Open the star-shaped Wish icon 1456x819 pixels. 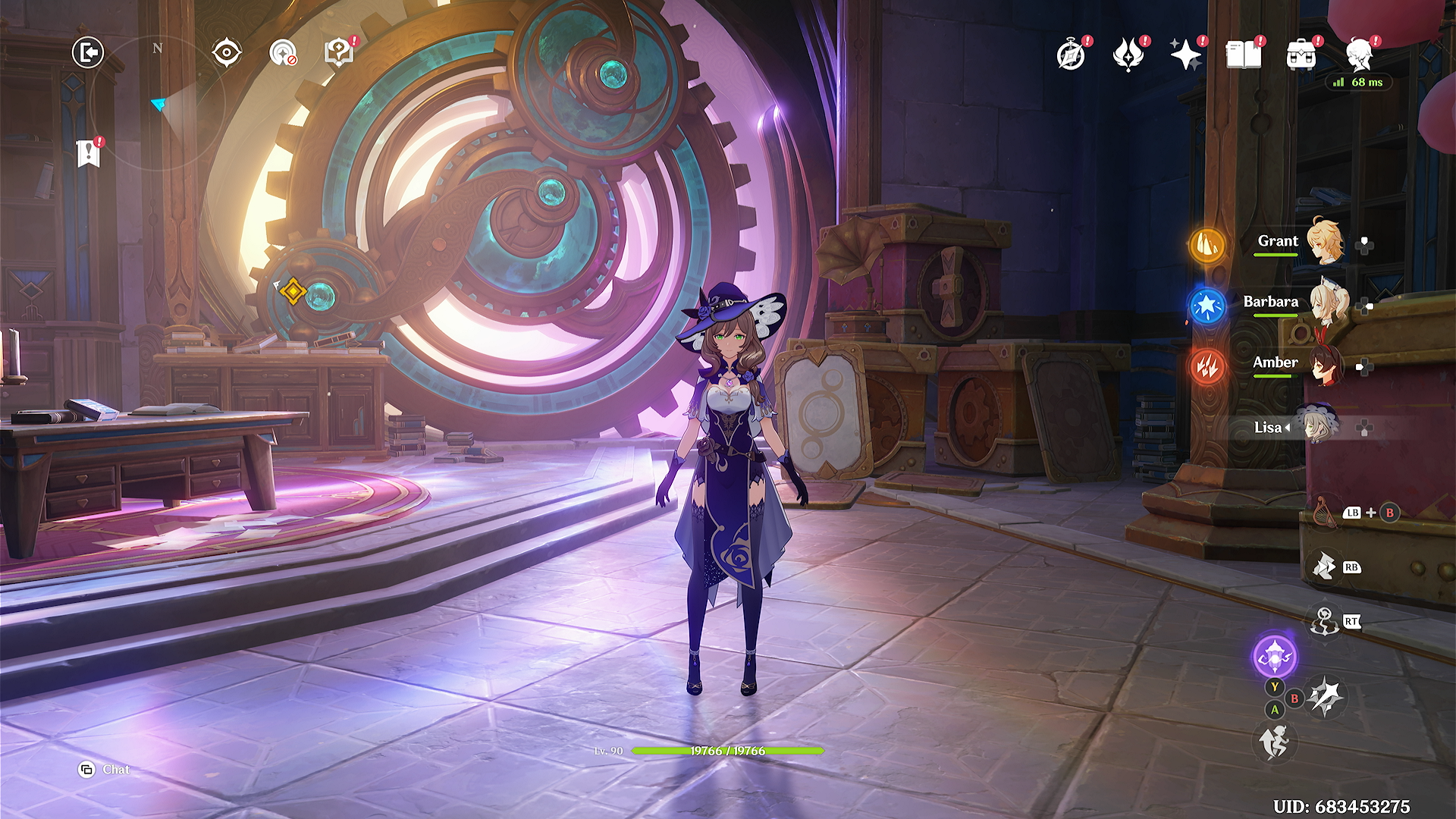1186,55
